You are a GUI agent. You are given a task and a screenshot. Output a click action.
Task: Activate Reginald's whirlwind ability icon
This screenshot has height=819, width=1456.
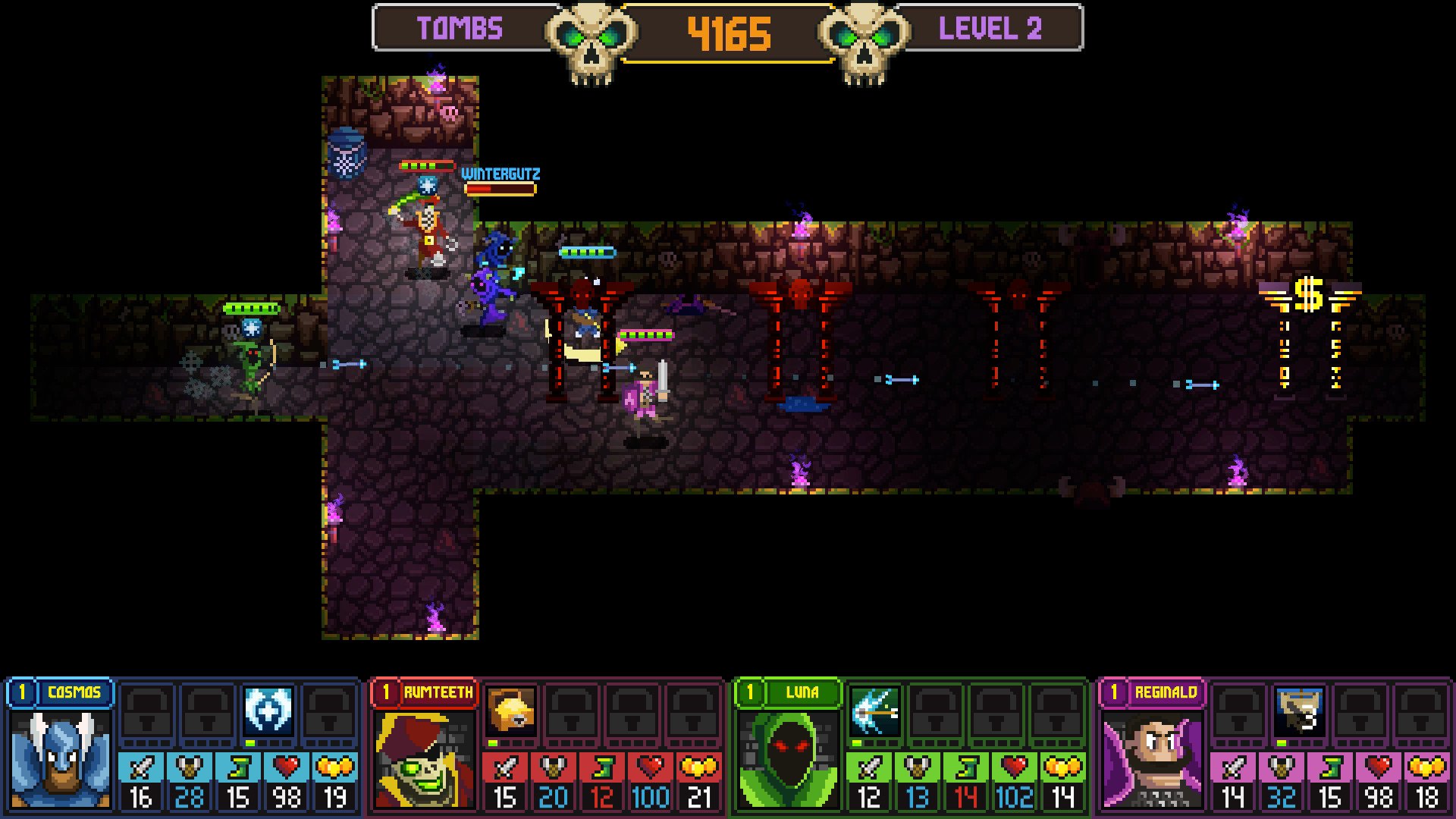pyautogui.click(x=1300, y=711)
